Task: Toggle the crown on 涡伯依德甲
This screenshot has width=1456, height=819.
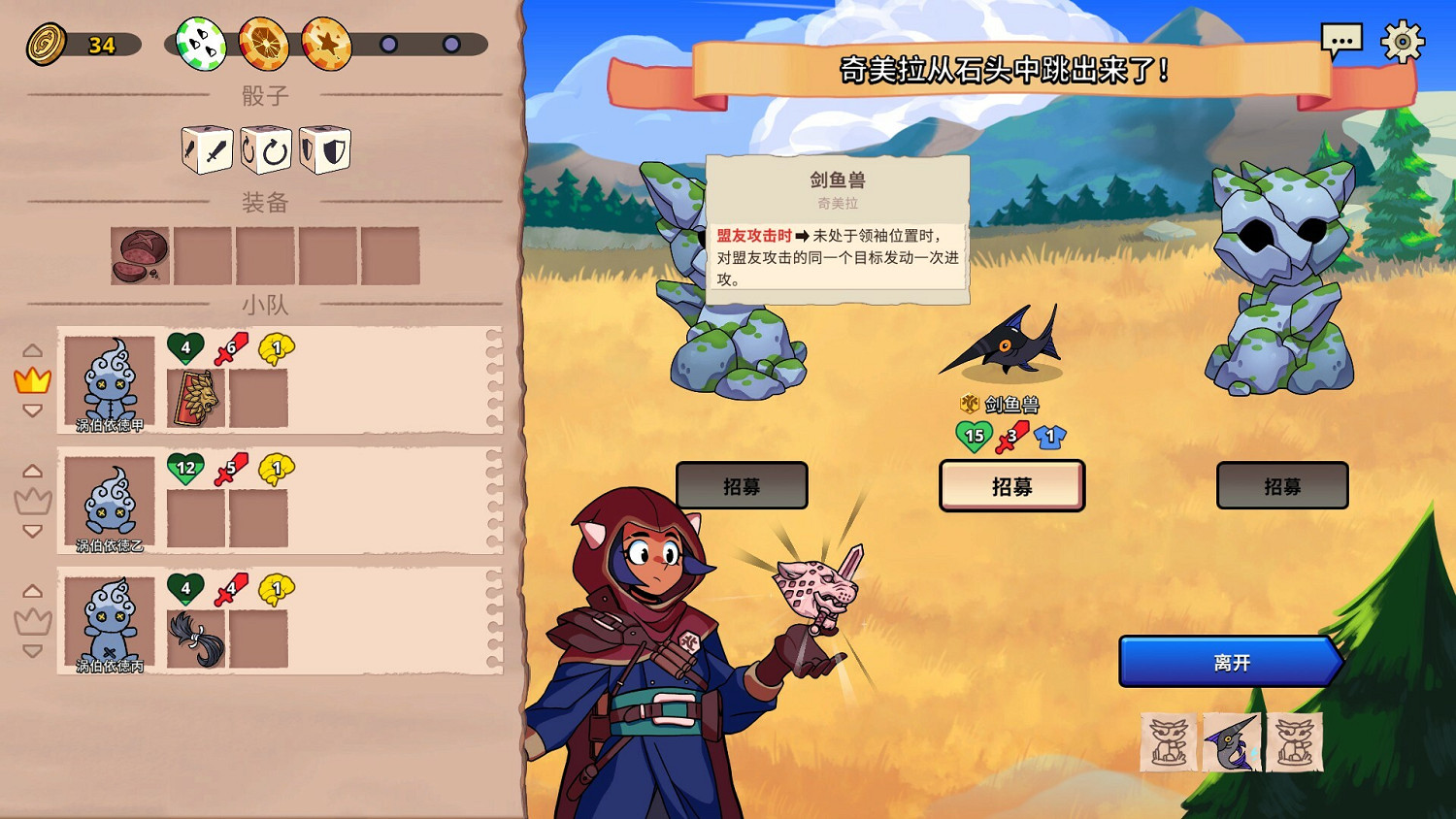Action: click(32, 379)
